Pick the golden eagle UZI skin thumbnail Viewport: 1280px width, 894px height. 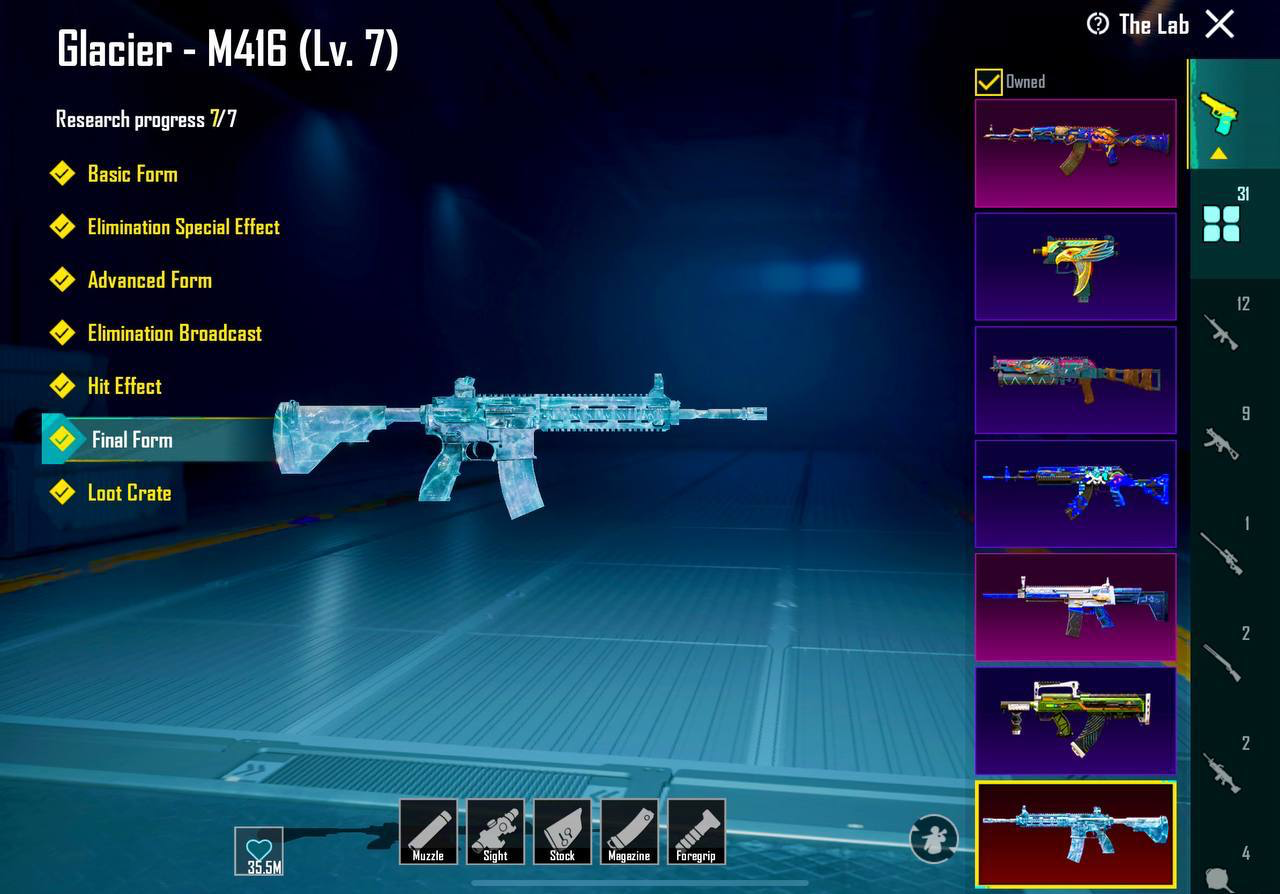pyautogui.click(x=1075, y=266)
